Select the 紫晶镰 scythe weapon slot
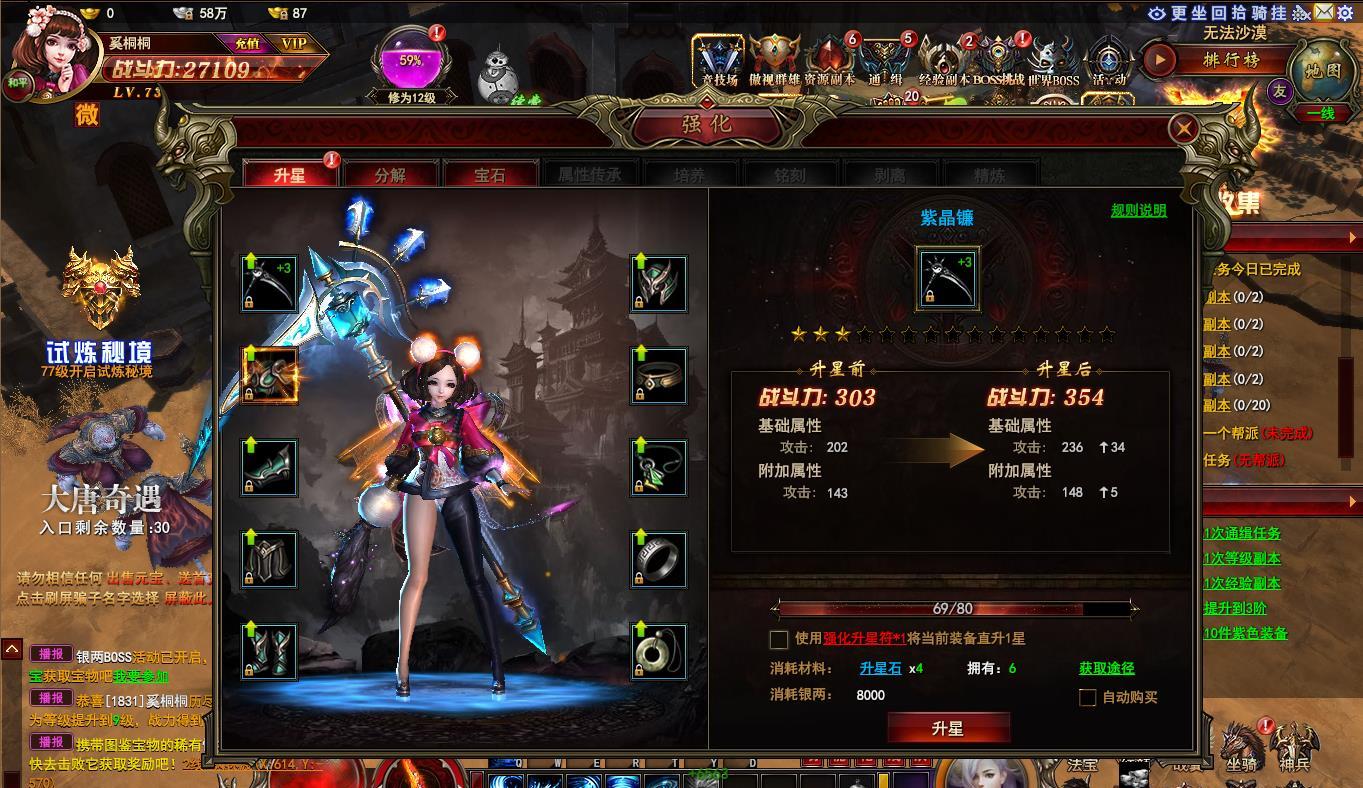The width and height of the screenshot is (1363, 788). coord(270,283)
